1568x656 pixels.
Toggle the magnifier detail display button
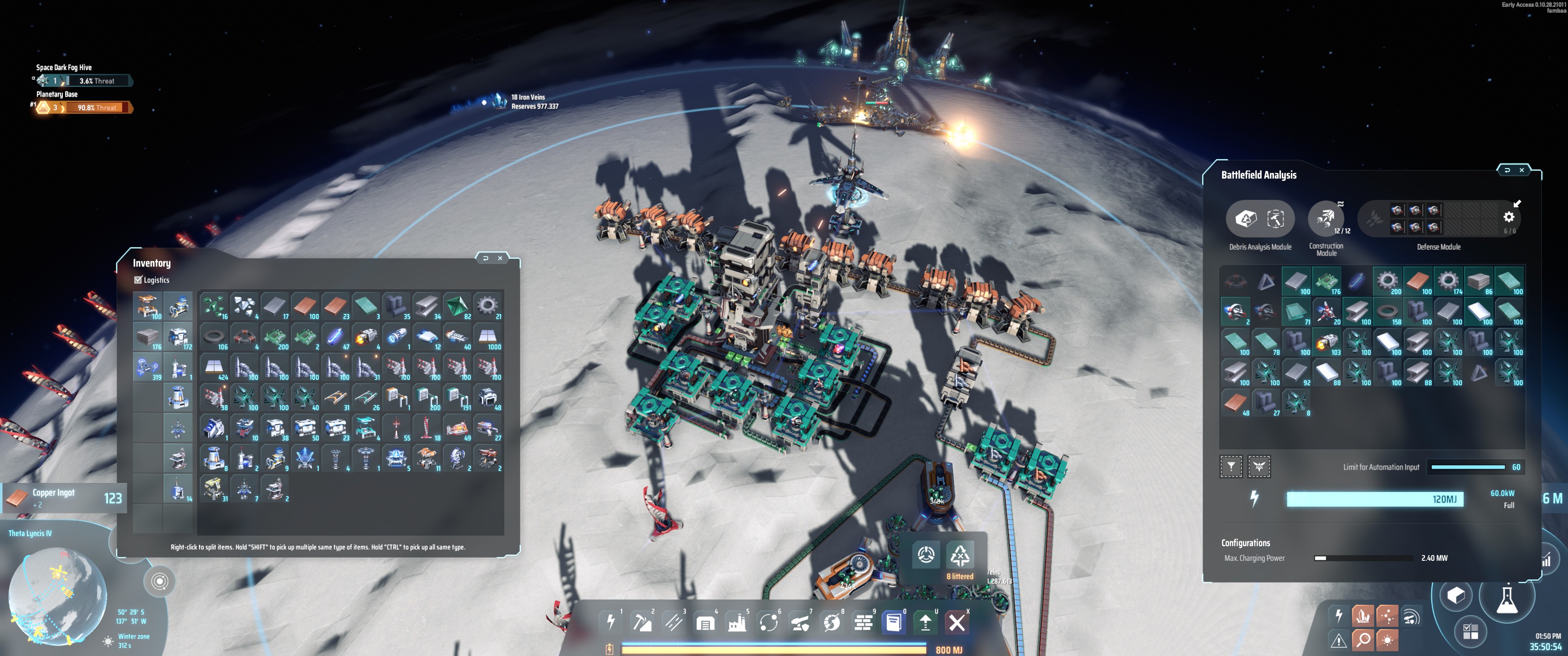point(1363,640)
